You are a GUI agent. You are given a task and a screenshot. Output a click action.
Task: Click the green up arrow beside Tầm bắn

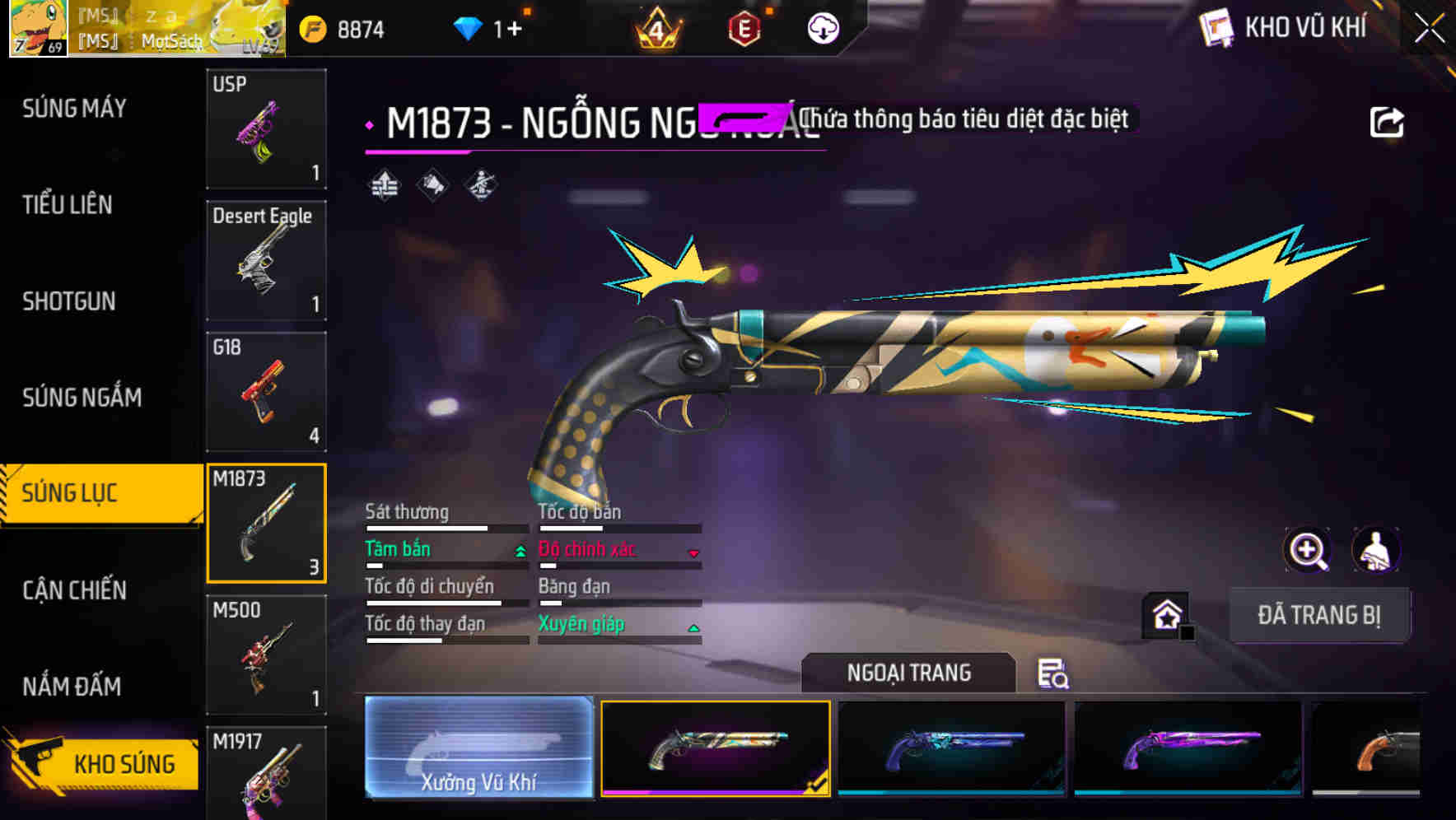click(x=520, y=550)
